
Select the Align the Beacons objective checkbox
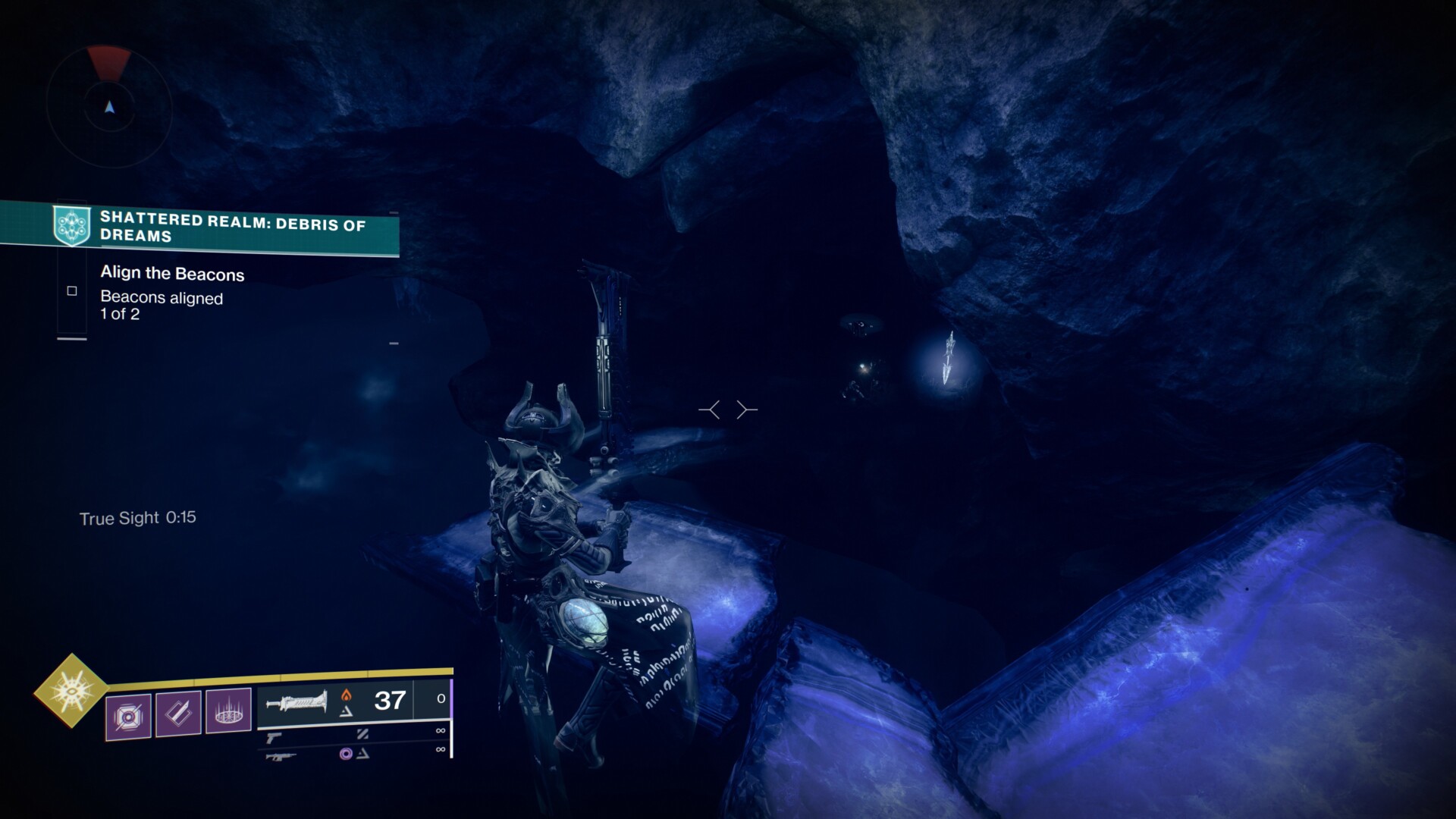point(72,291)
